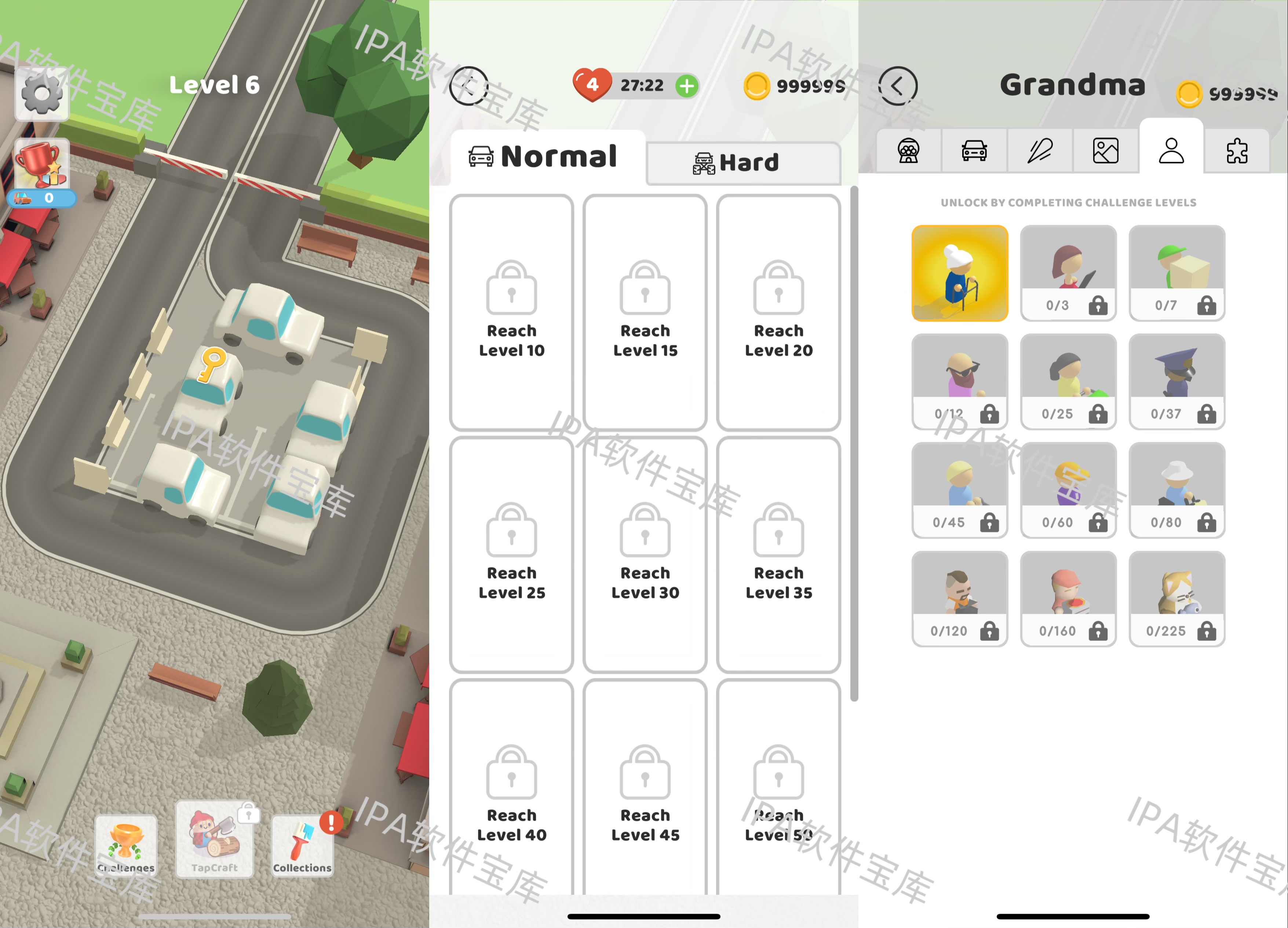Viewport: 1288px width, 928px height.
Task: Pick the locked cat character 0/225
Action: pos(1177,599)
